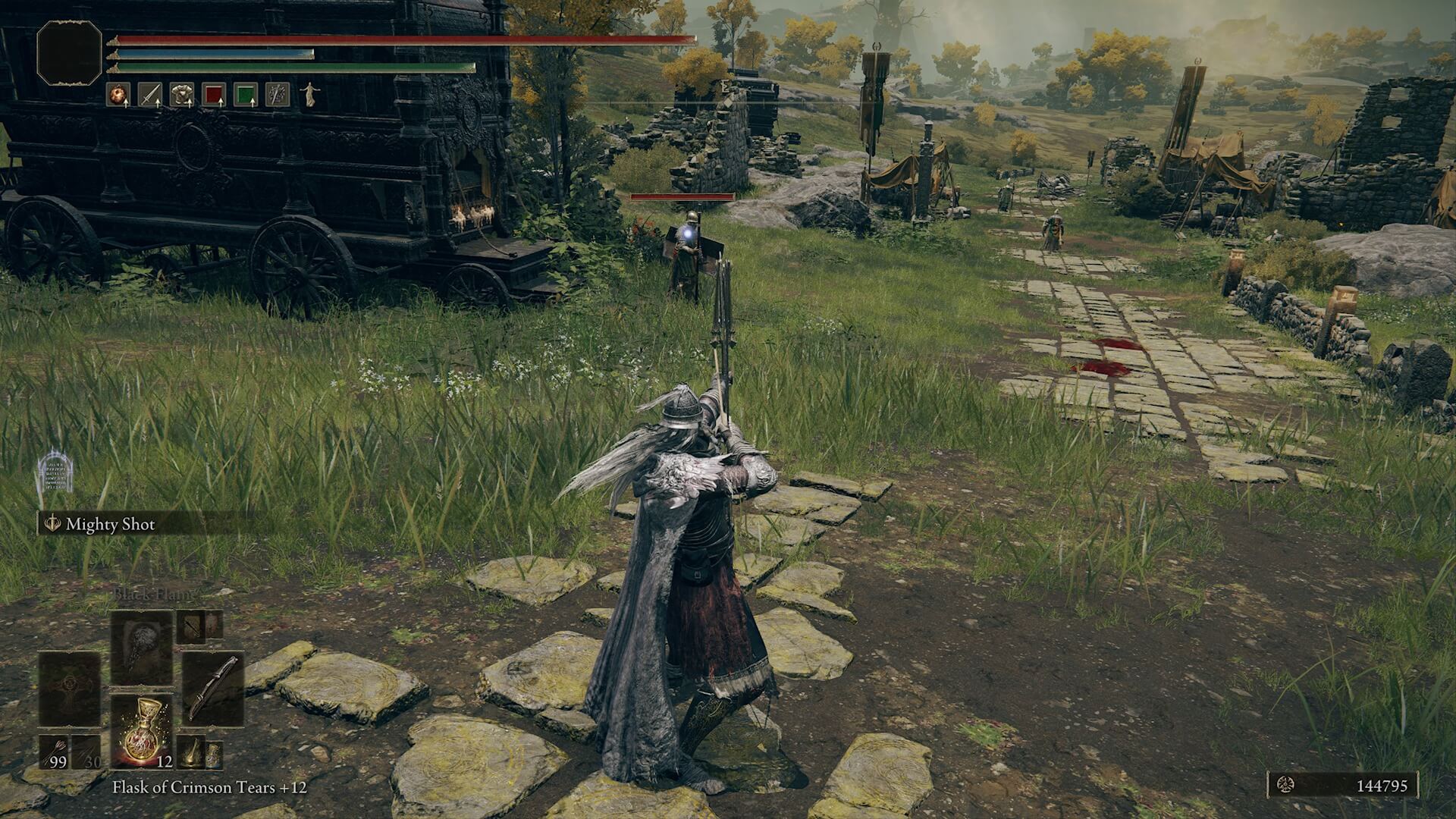Click the red square quick slot

214,94
